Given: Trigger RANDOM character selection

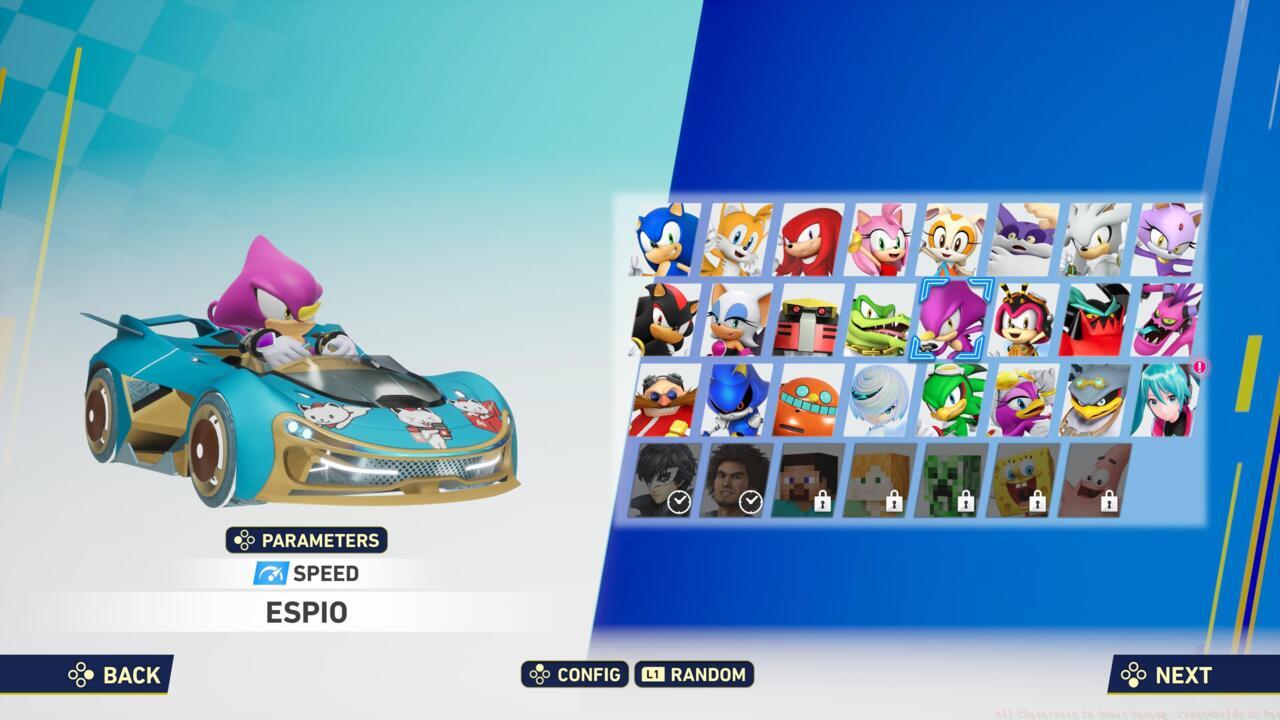Looking at the screenshot, I should [x=697, y=675].
